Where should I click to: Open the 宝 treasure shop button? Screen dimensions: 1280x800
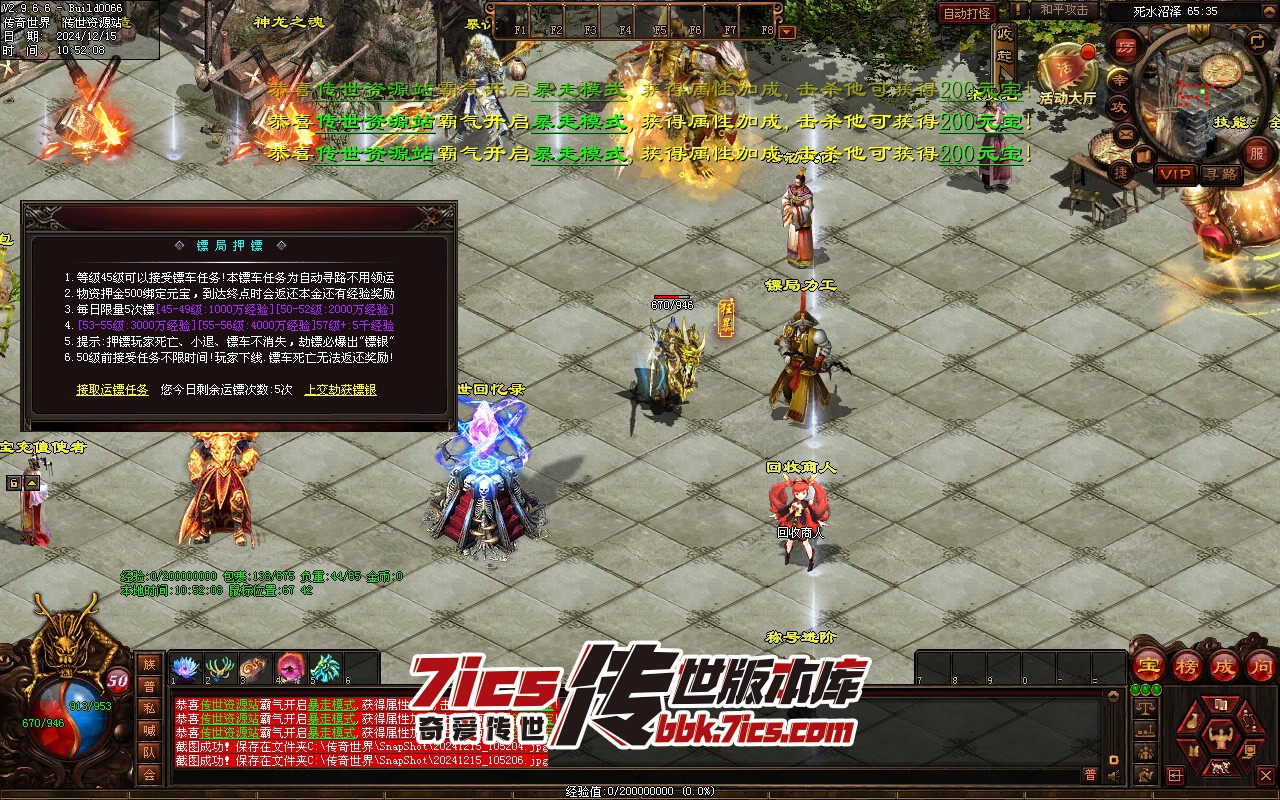tap(1148, 666)
